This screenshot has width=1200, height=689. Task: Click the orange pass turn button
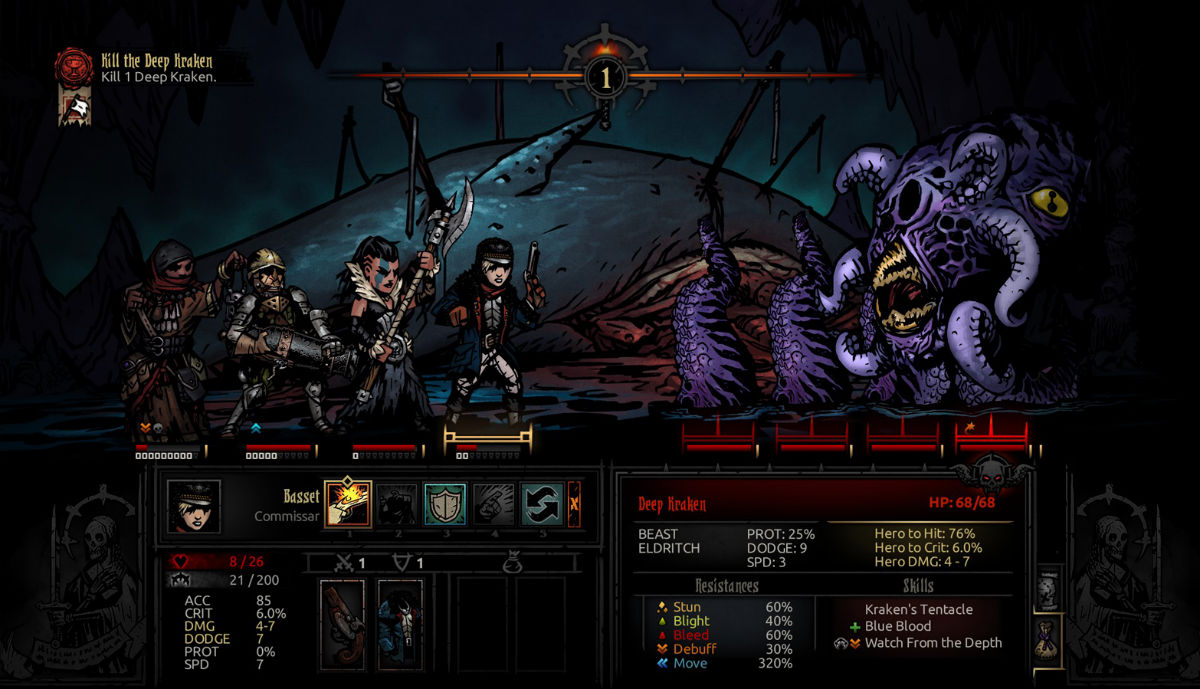coord(574,504)
